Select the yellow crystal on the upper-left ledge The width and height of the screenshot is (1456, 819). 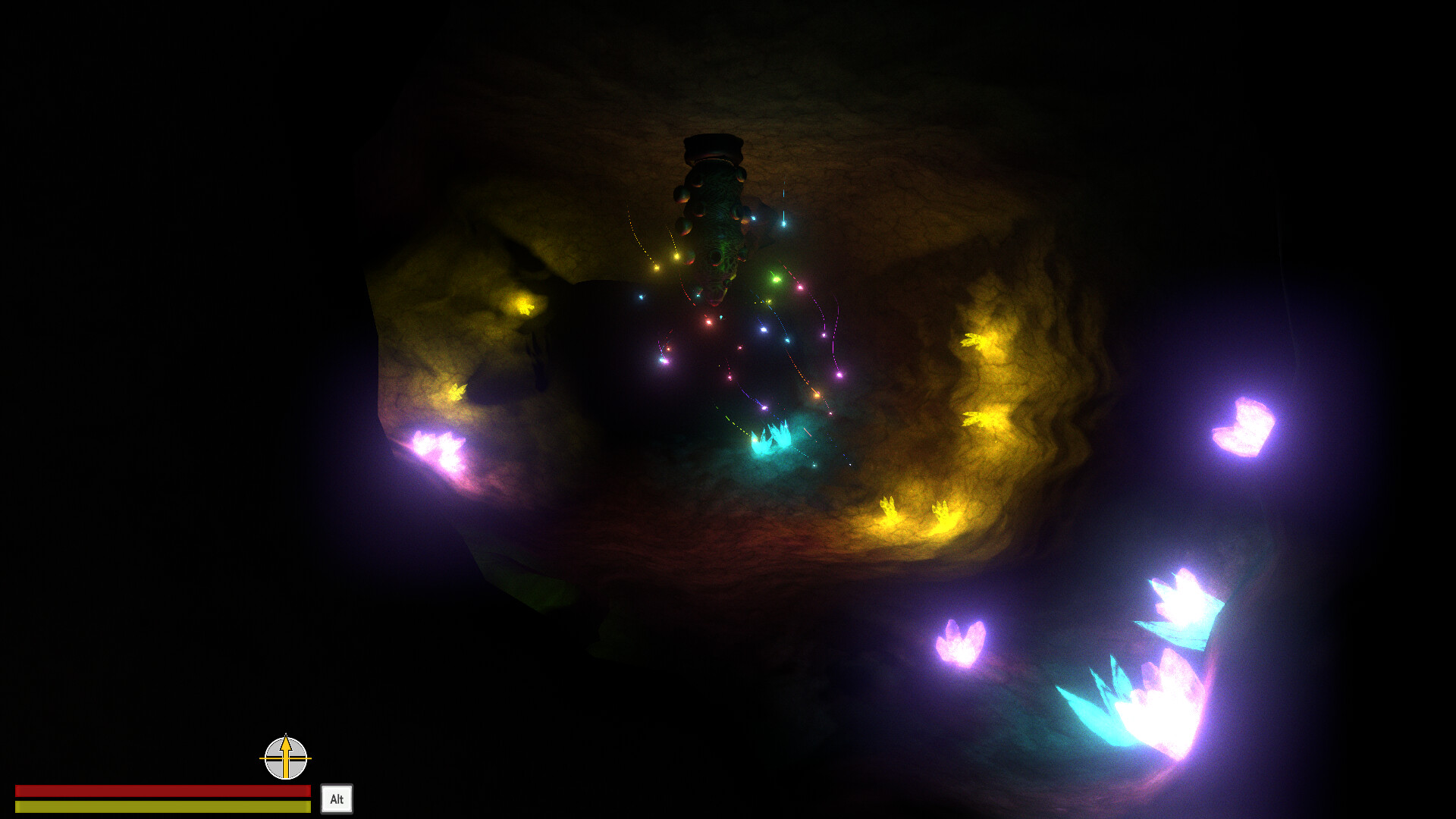[526, 306]
